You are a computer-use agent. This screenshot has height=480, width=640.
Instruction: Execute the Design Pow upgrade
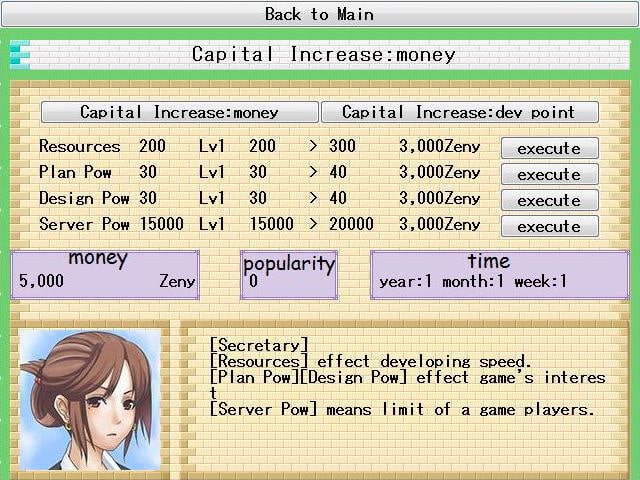[549, 200]
